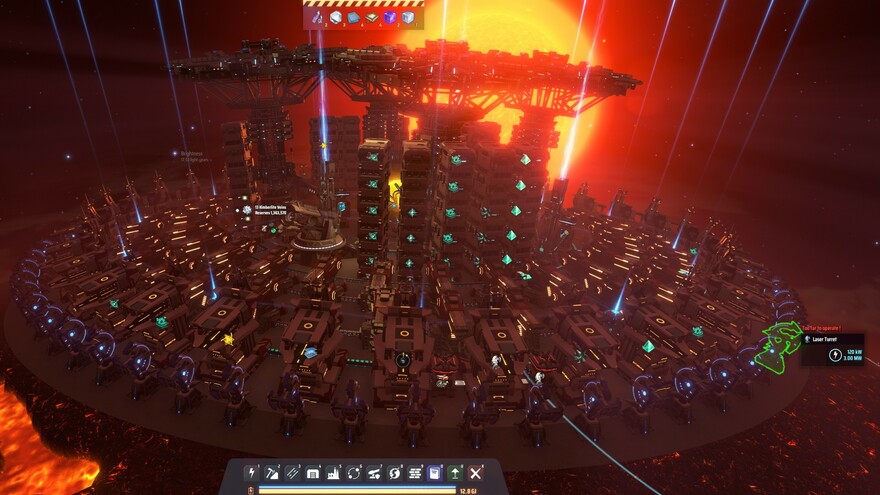Open the brick-pattern foundation build category
Viewport: 880px width, 495px height.
[414, 472]
